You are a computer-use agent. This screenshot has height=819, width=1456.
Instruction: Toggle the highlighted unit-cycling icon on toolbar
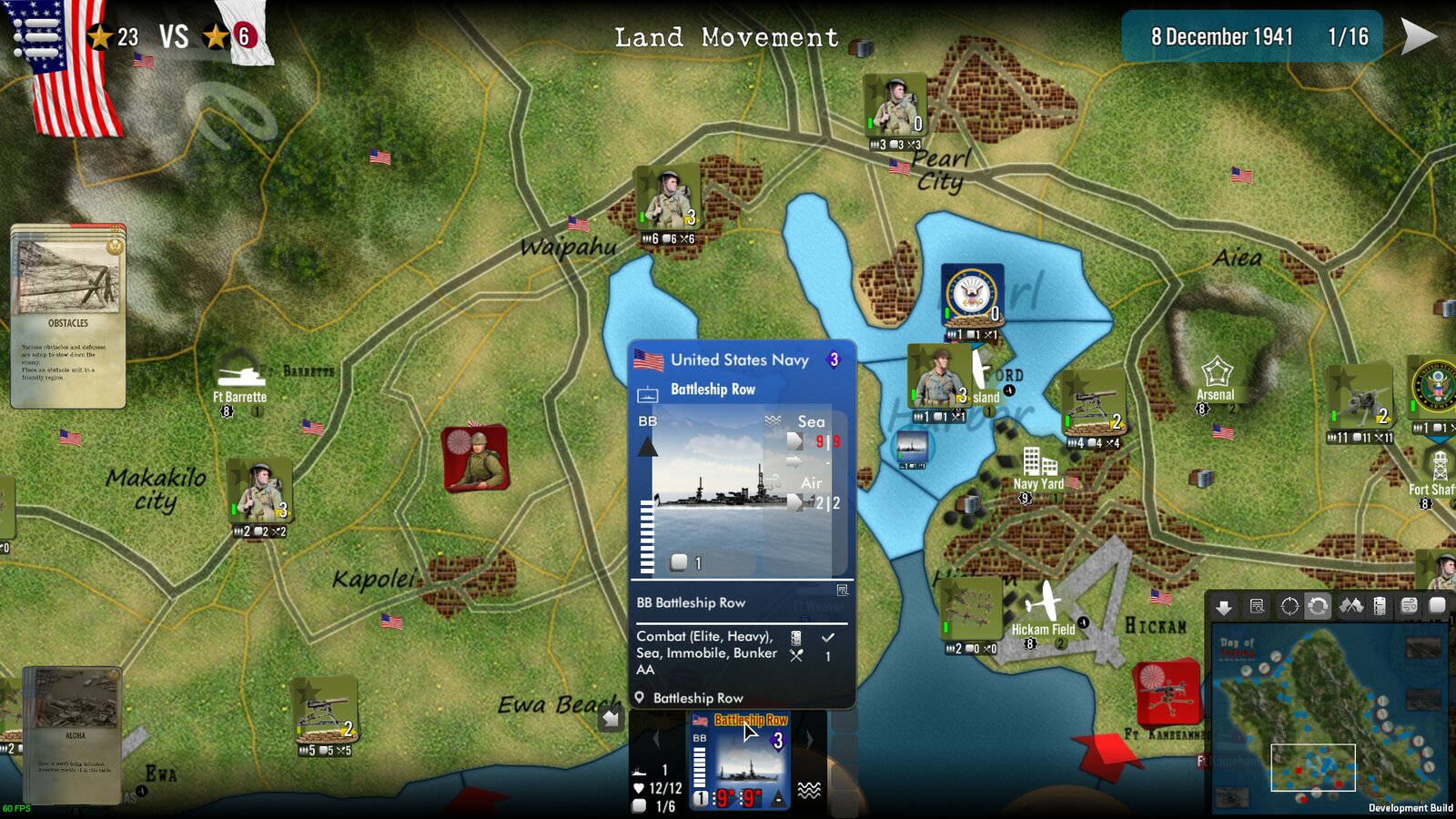coord(1318,606)
